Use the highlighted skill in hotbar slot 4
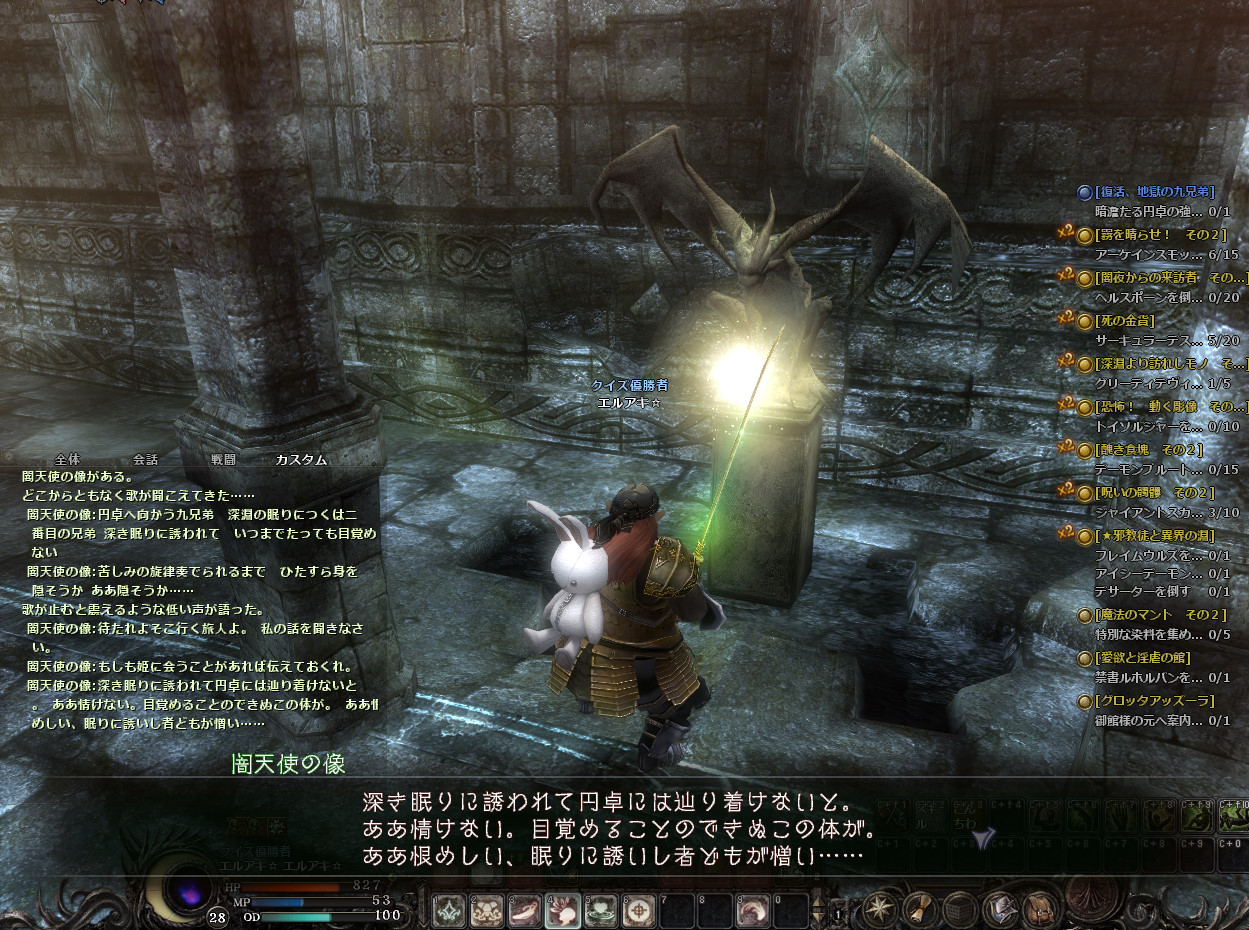The height and width of the screenshot is (930, 1249). 561,909
